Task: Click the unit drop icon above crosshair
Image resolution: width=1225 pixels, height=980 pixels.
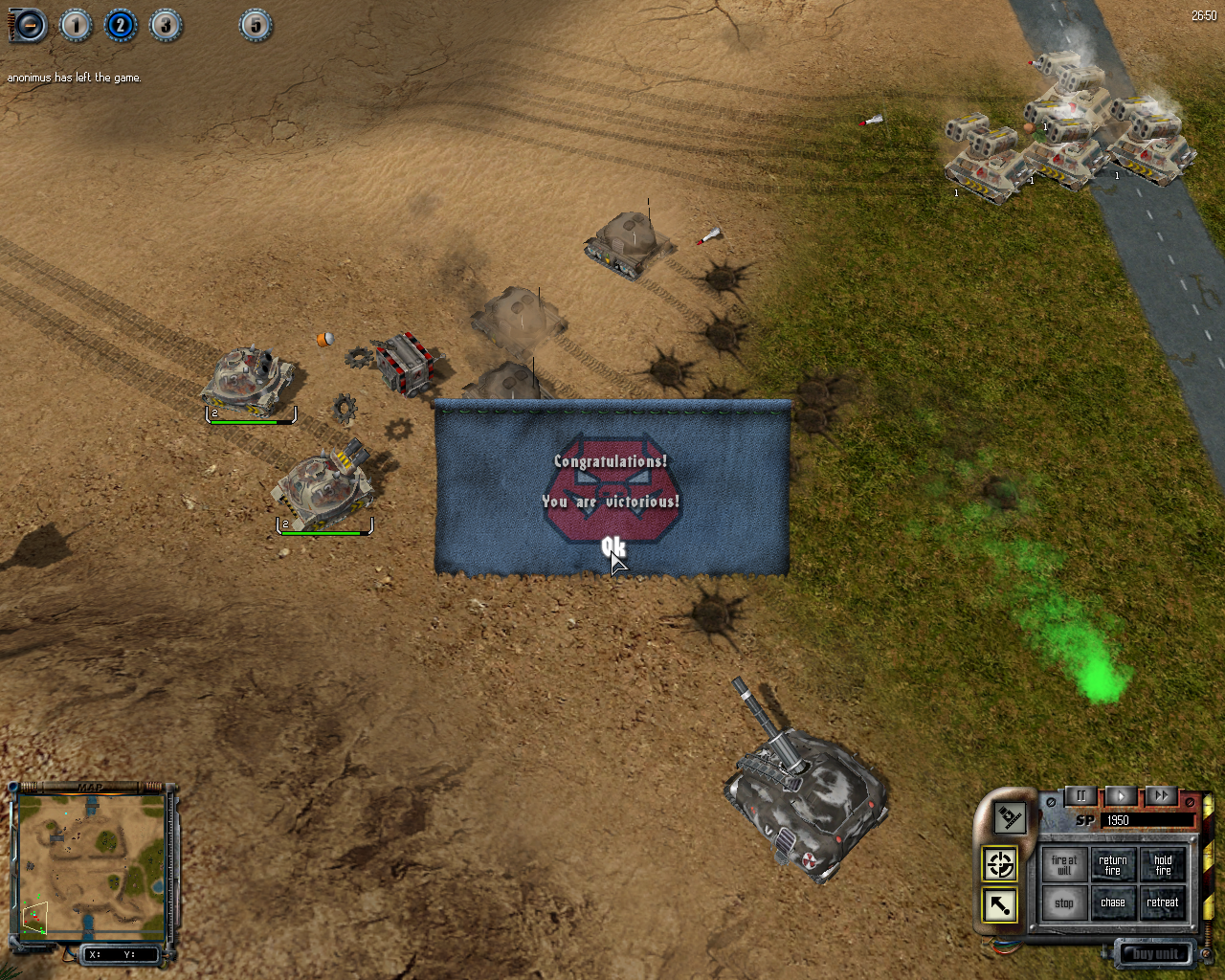Action: (x=1009, y=816)
